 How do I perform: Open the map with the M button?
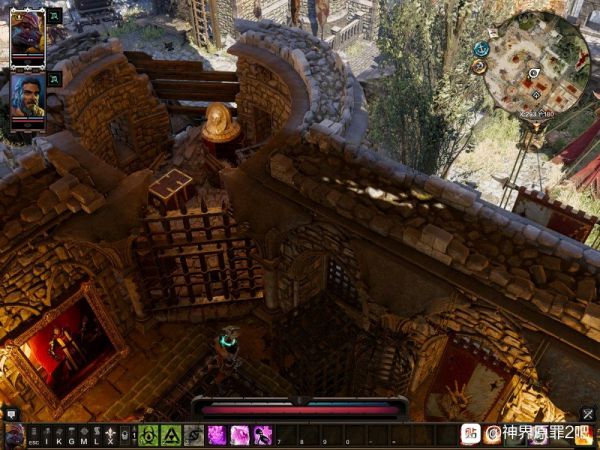tap(83, 436)
